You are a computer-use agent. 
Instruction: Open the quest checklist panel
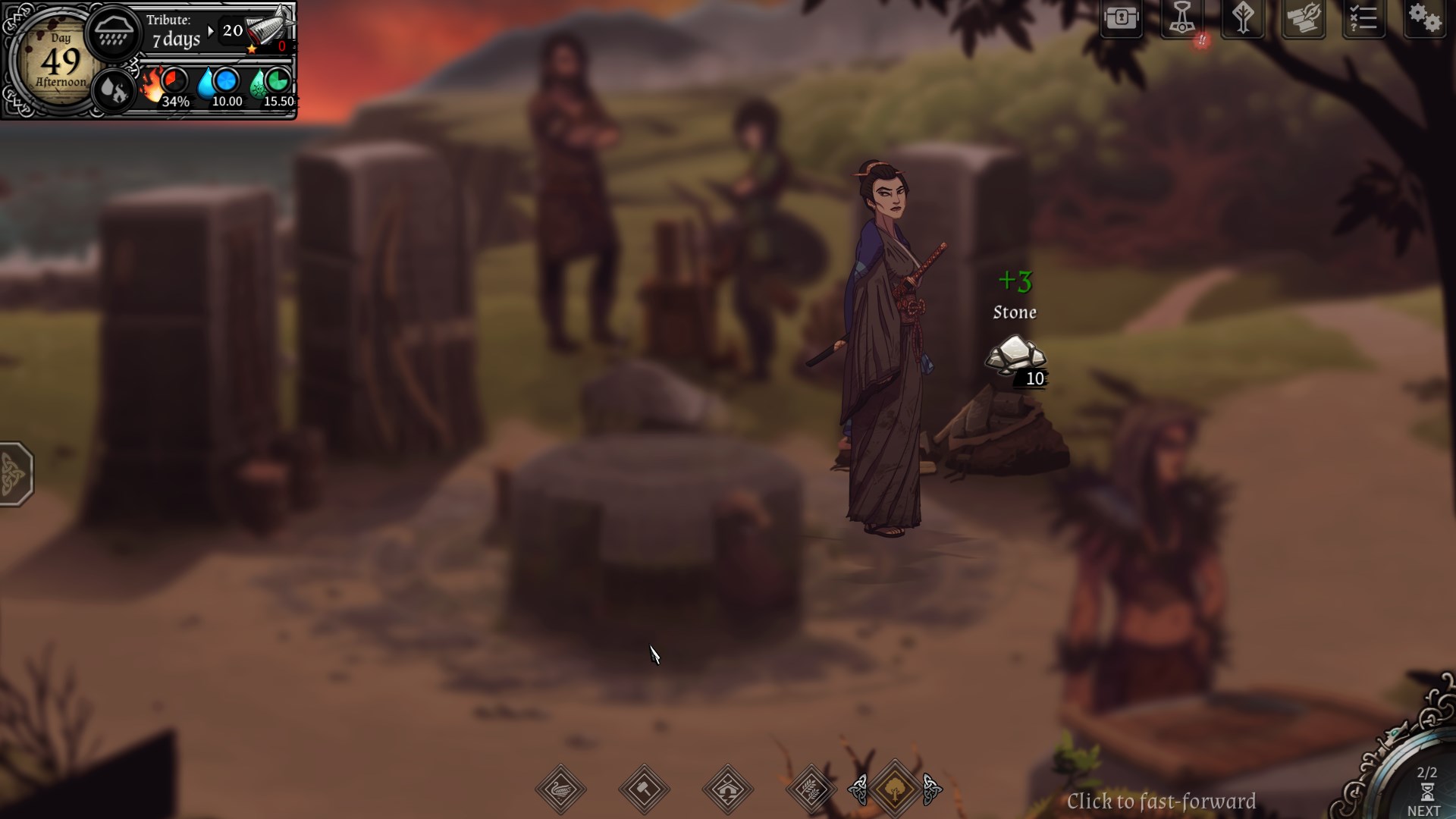1365,19
